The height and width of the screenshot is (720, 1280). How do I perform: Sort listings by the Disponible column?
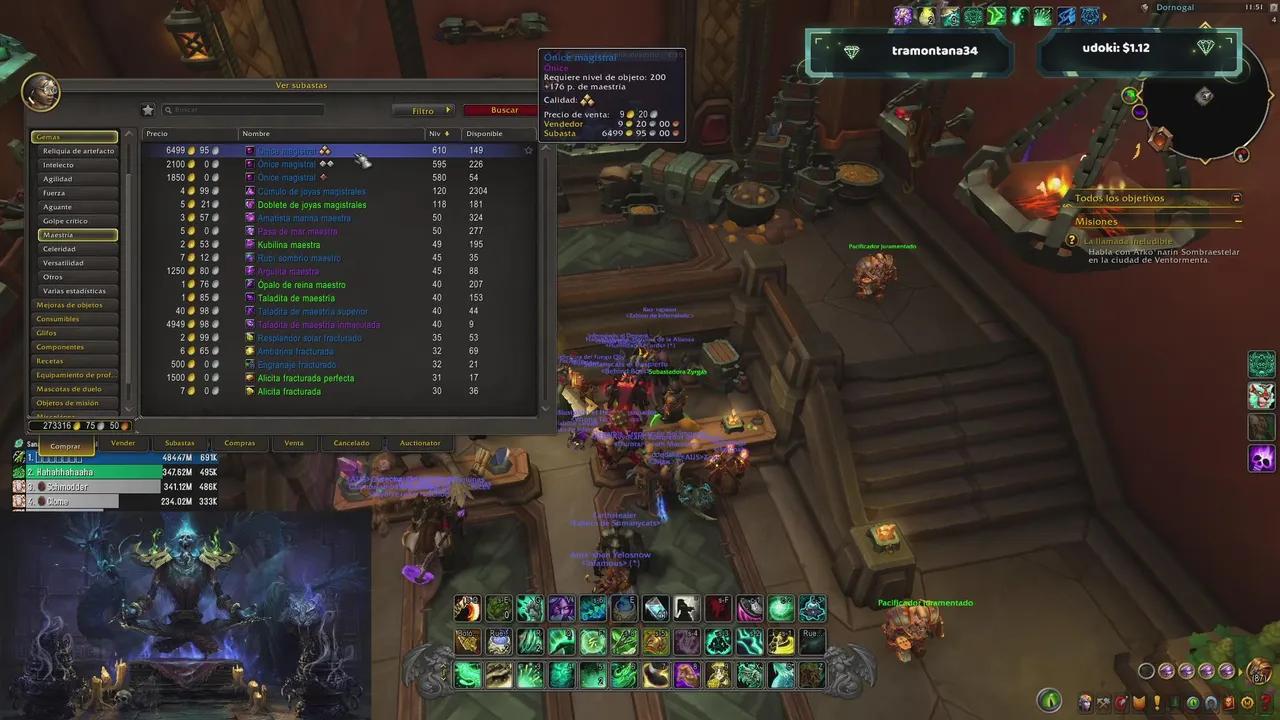(484, 134)
